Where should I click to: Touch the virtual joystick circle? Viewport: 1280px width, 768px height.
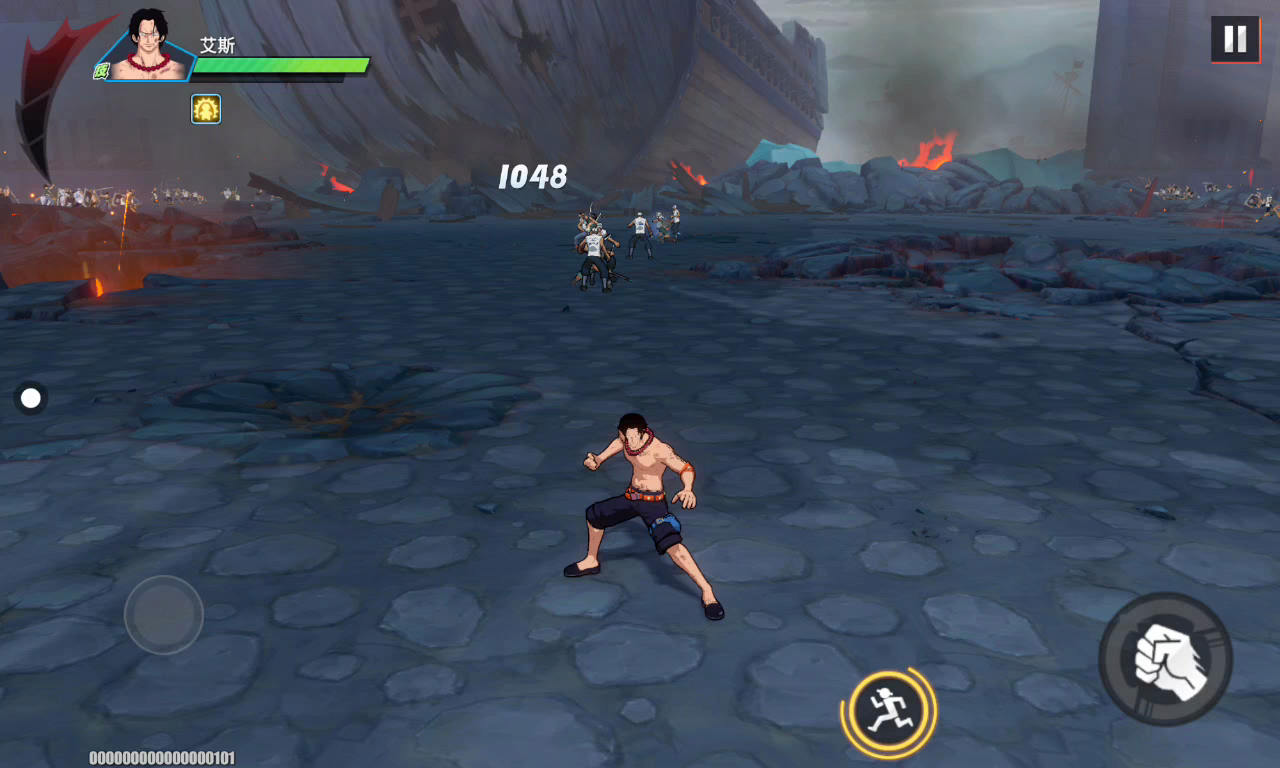164,615
